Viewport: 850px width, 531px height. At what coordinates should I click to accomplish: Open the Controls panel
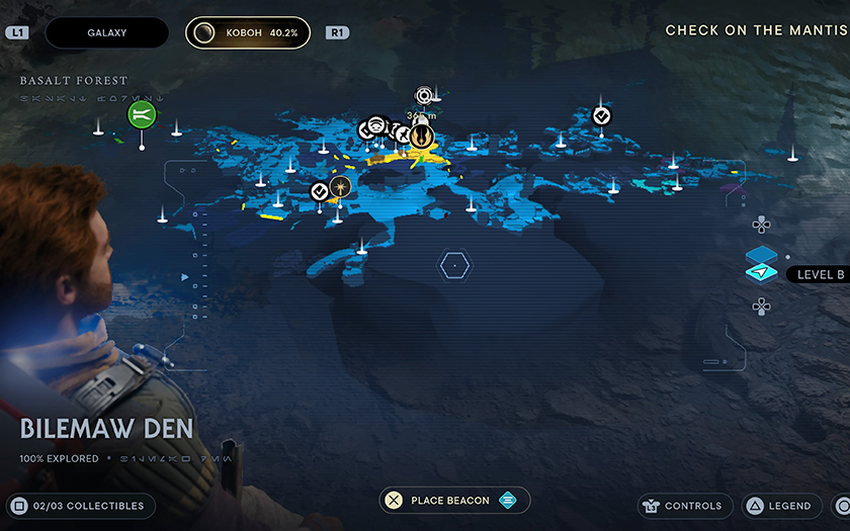[x=686, y=506]
